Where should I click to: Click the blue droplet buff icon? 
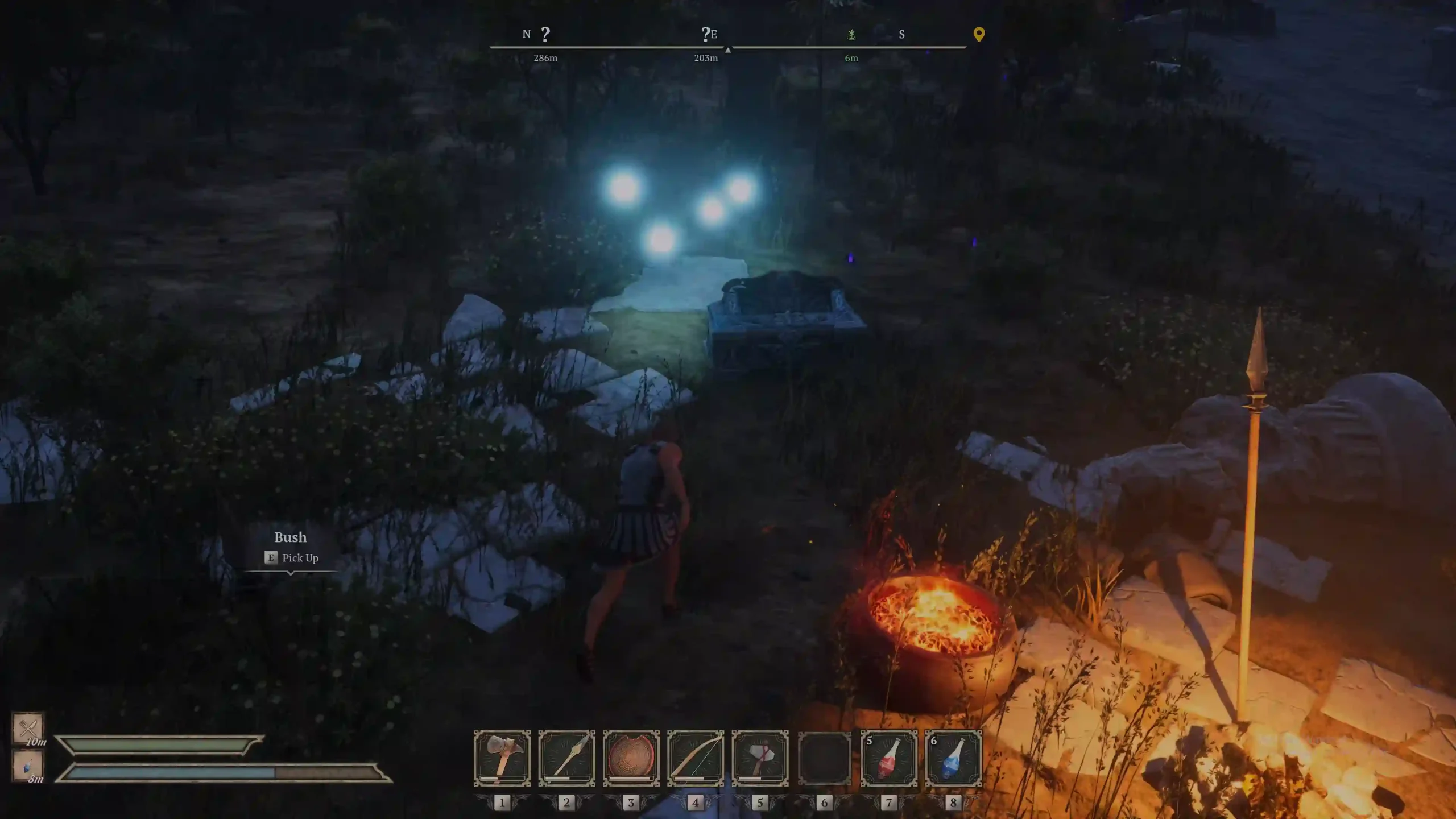click(28, 766)
